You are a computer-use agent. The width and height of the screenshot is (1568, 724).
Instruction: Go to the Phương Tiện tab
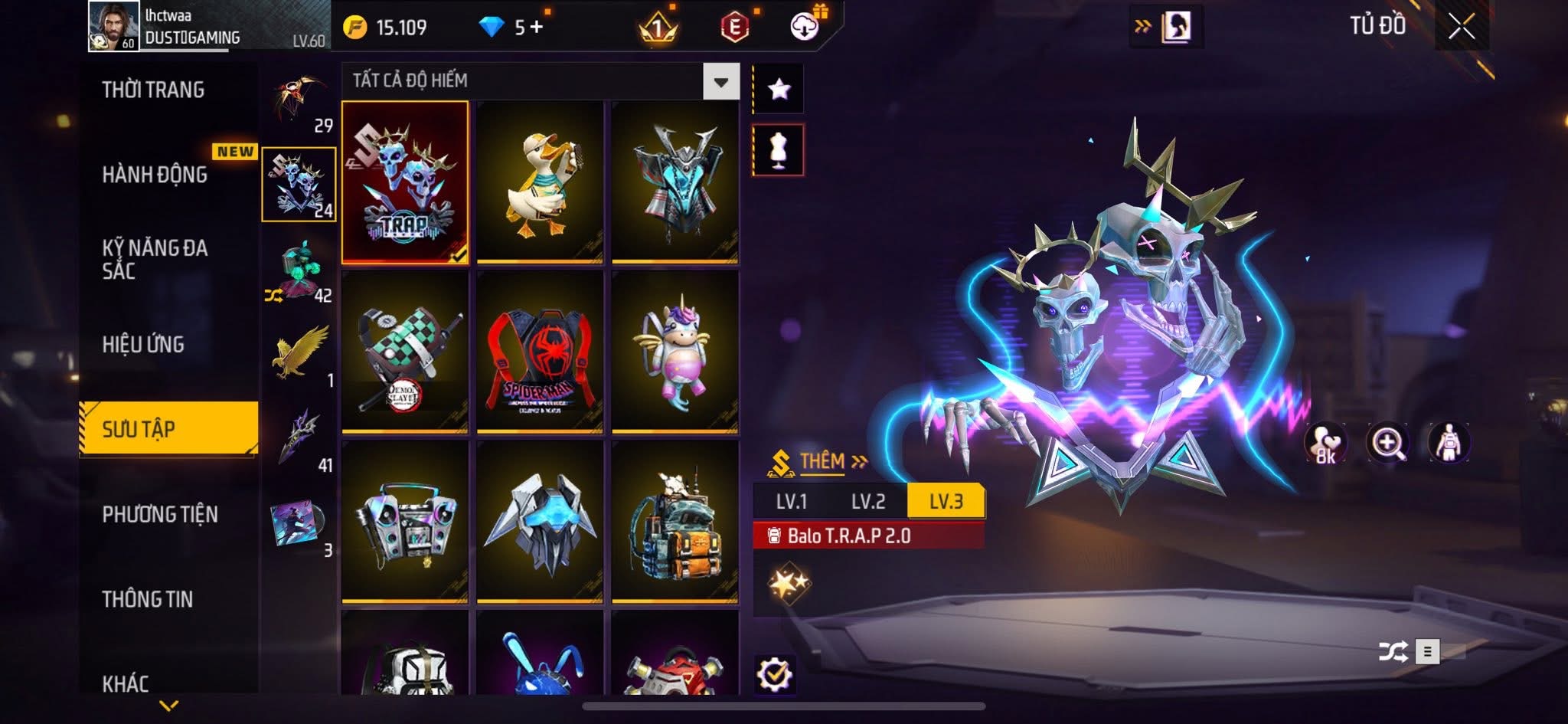click(x=160, y=514)
